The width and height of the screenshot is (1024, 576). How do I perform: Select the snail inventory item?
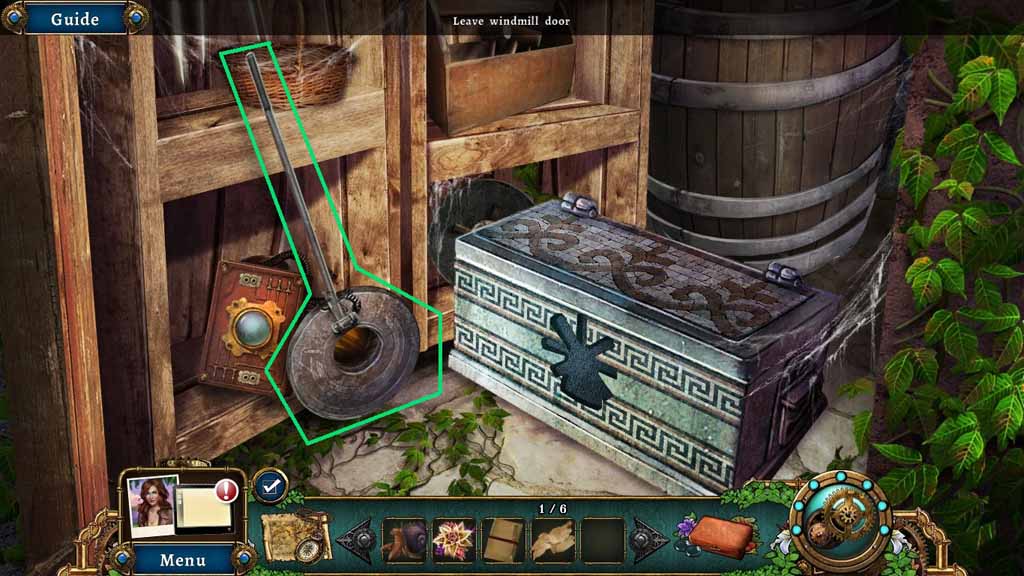click(x=403, y=541)
